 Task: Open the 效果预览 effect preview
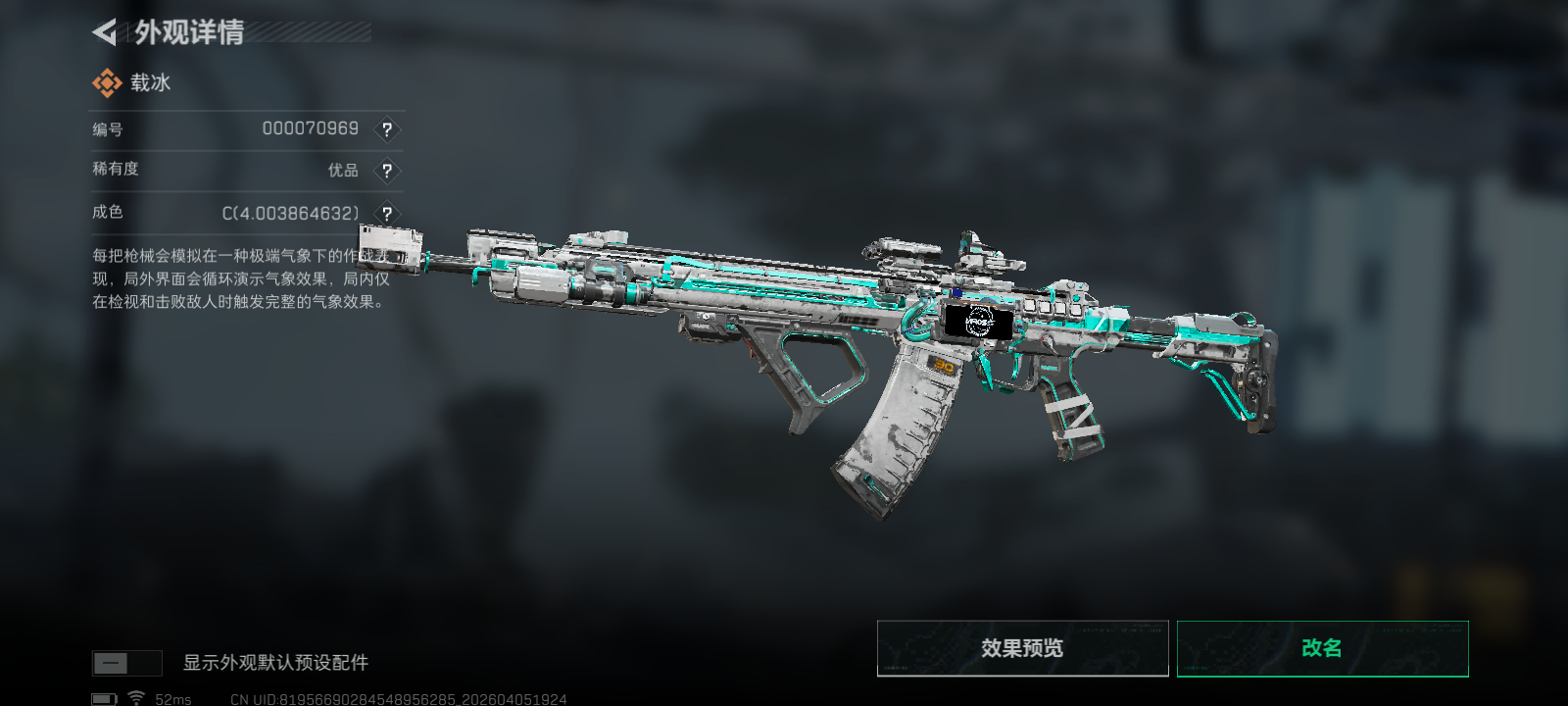1022,648
